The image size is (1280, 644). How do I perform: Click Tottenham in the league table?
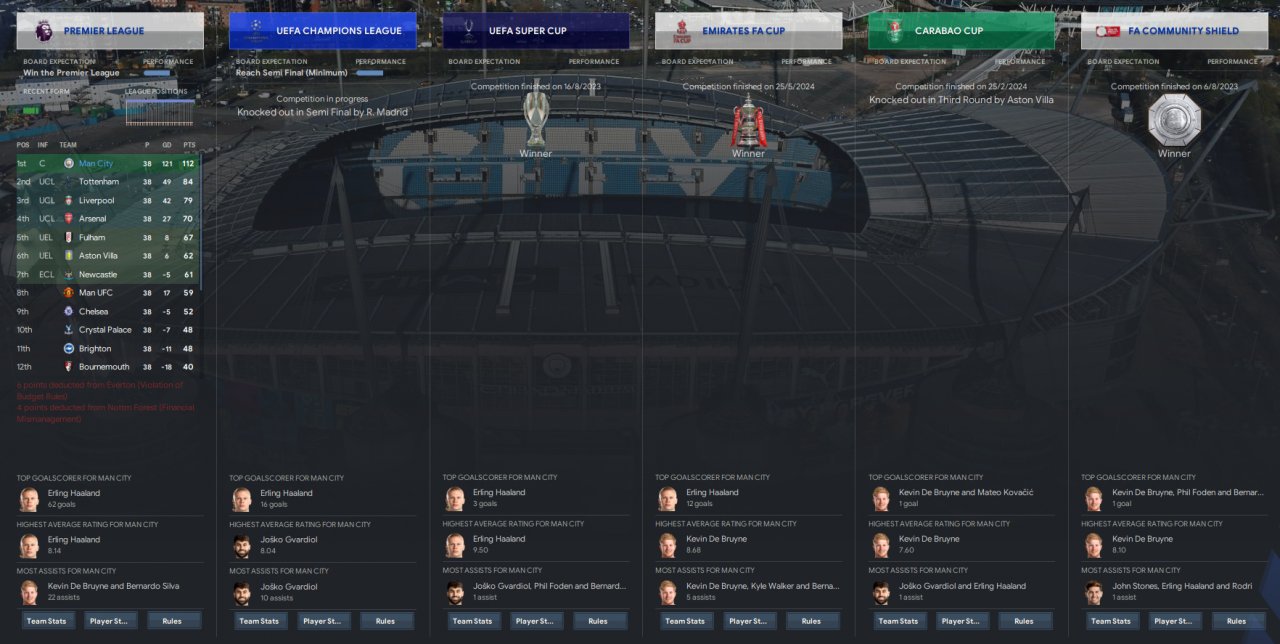[x=98, y=182]
